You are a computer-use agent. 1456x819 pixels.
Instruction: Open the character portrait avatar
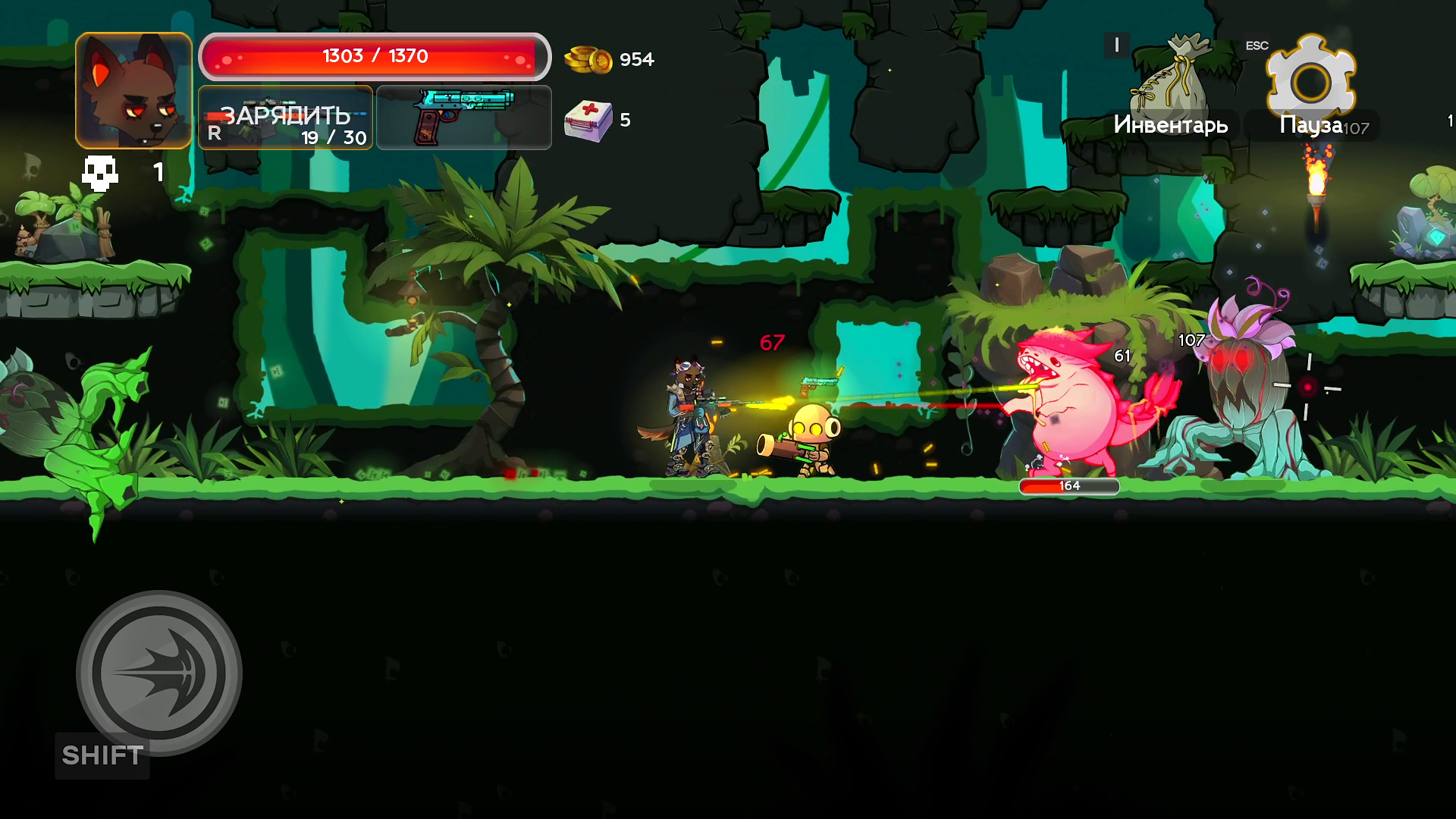133,89
